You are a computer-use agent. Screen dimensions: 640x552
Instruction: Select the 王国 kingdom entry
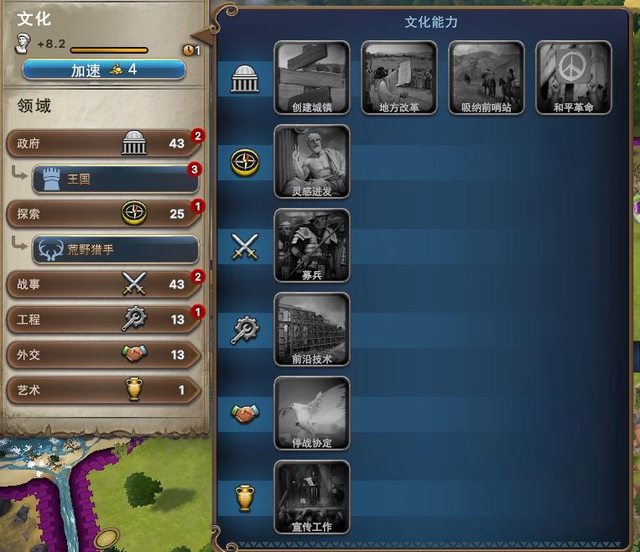tap(115, 179)
